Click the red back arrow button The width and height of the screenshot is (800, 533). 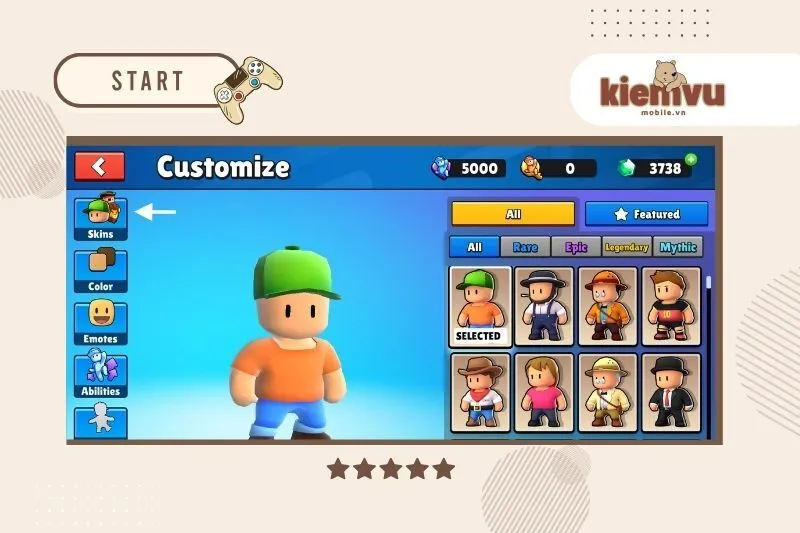click(x=100, y=166)
